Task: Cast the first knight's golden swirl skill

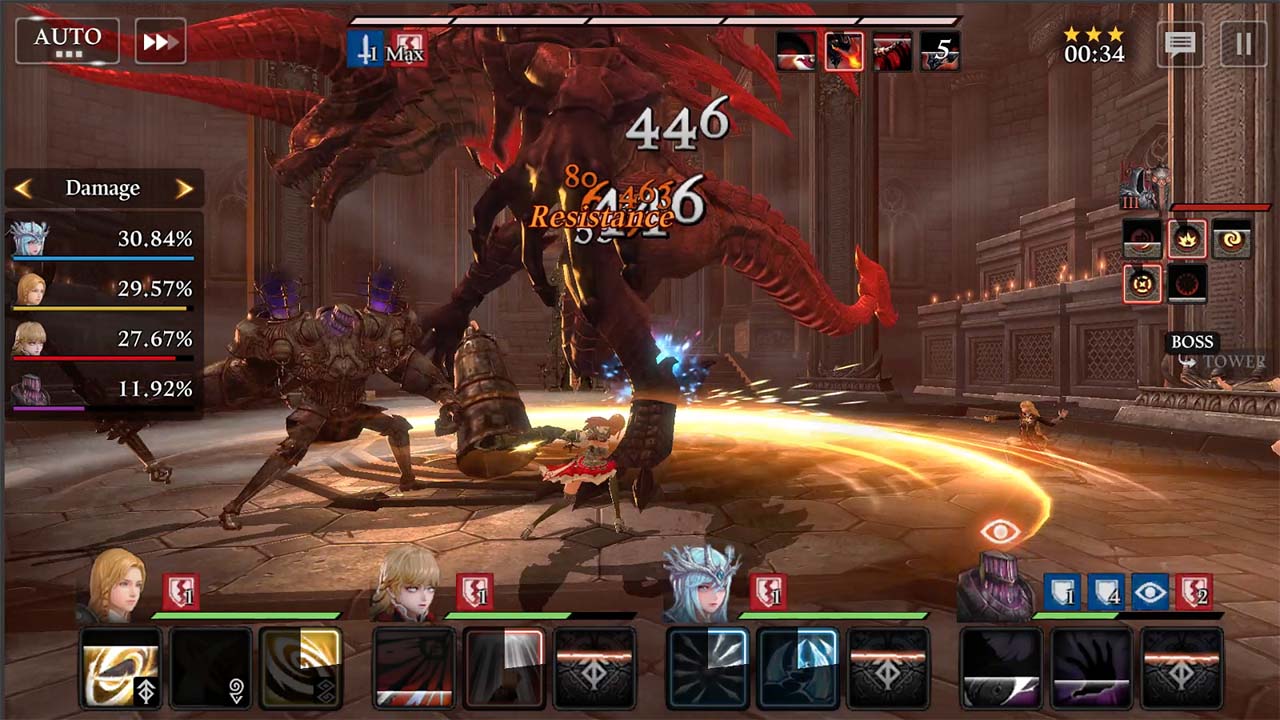Action: click(x=121, y=668)
